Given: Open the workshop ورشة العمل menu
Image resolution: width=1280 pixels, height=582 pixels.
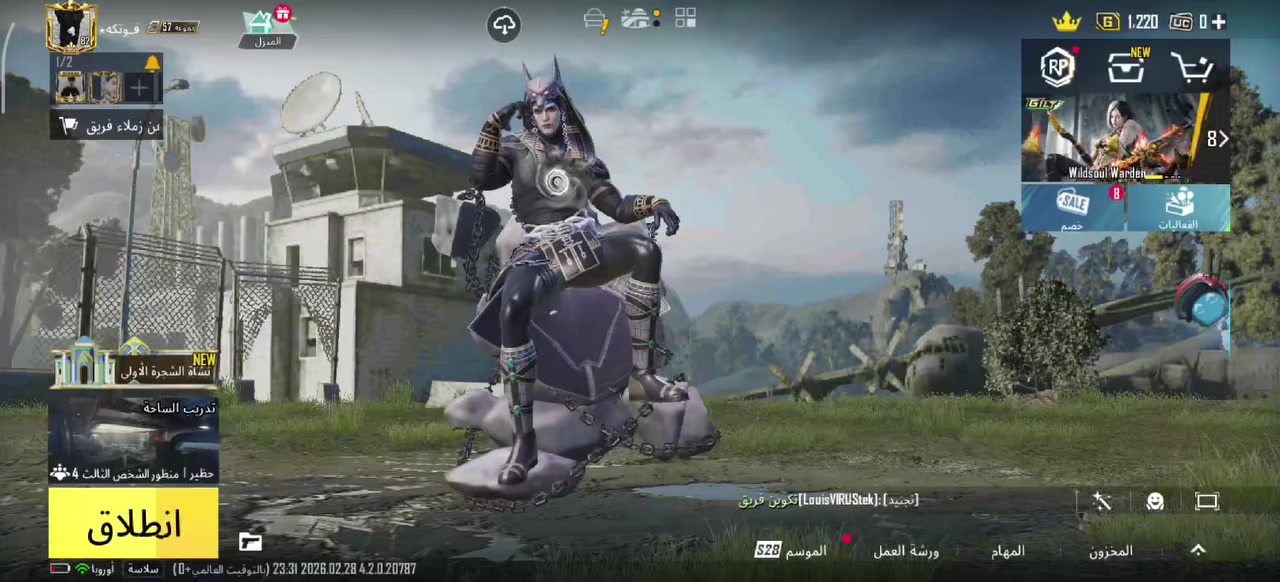Looking at the screenshot, I should pos(906,551).
